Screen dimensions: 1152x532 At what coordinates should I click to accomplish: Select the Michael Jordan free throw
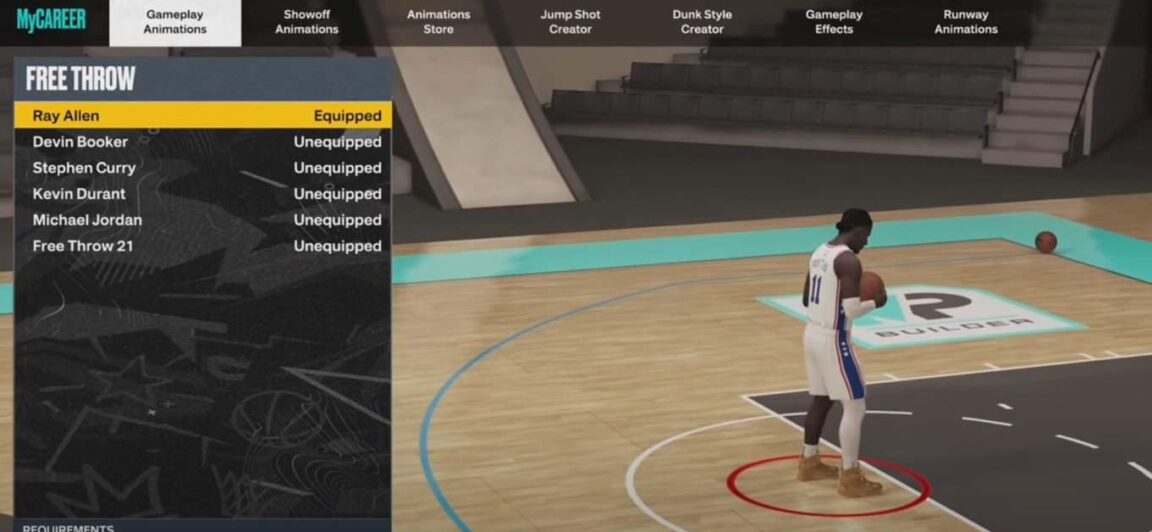204,220
